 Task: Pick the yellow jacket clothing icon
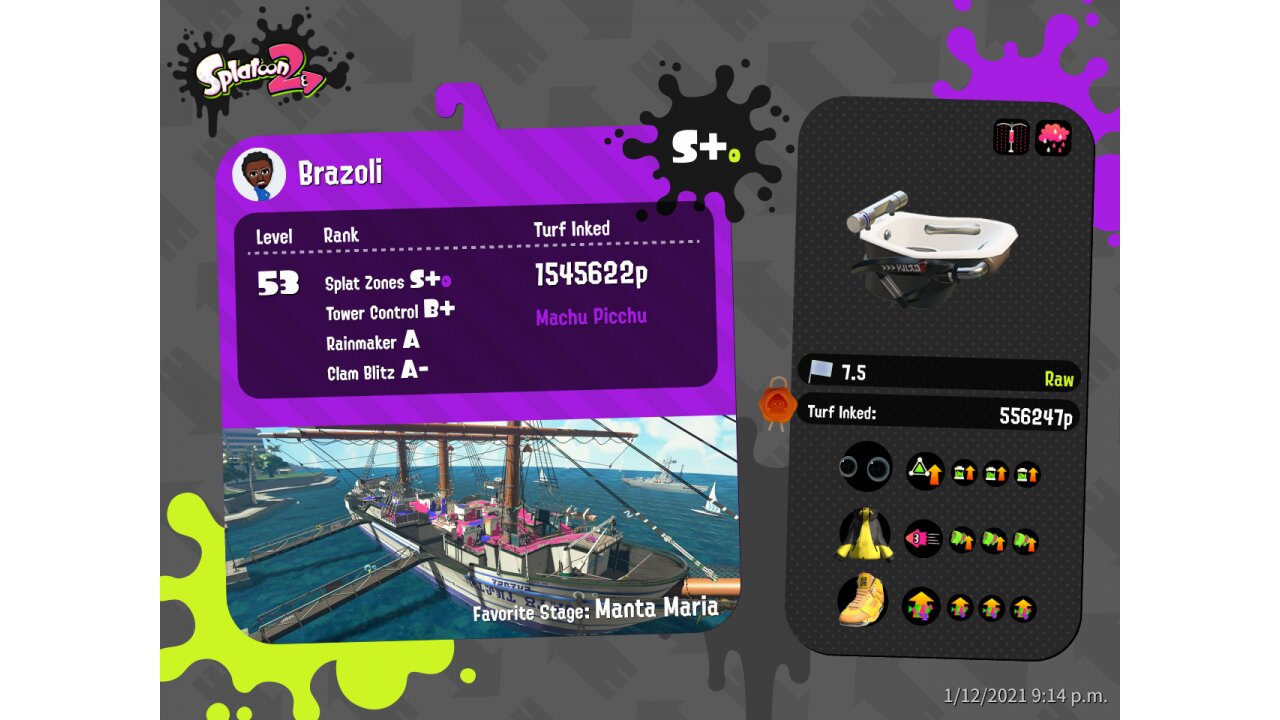[865, 535]
